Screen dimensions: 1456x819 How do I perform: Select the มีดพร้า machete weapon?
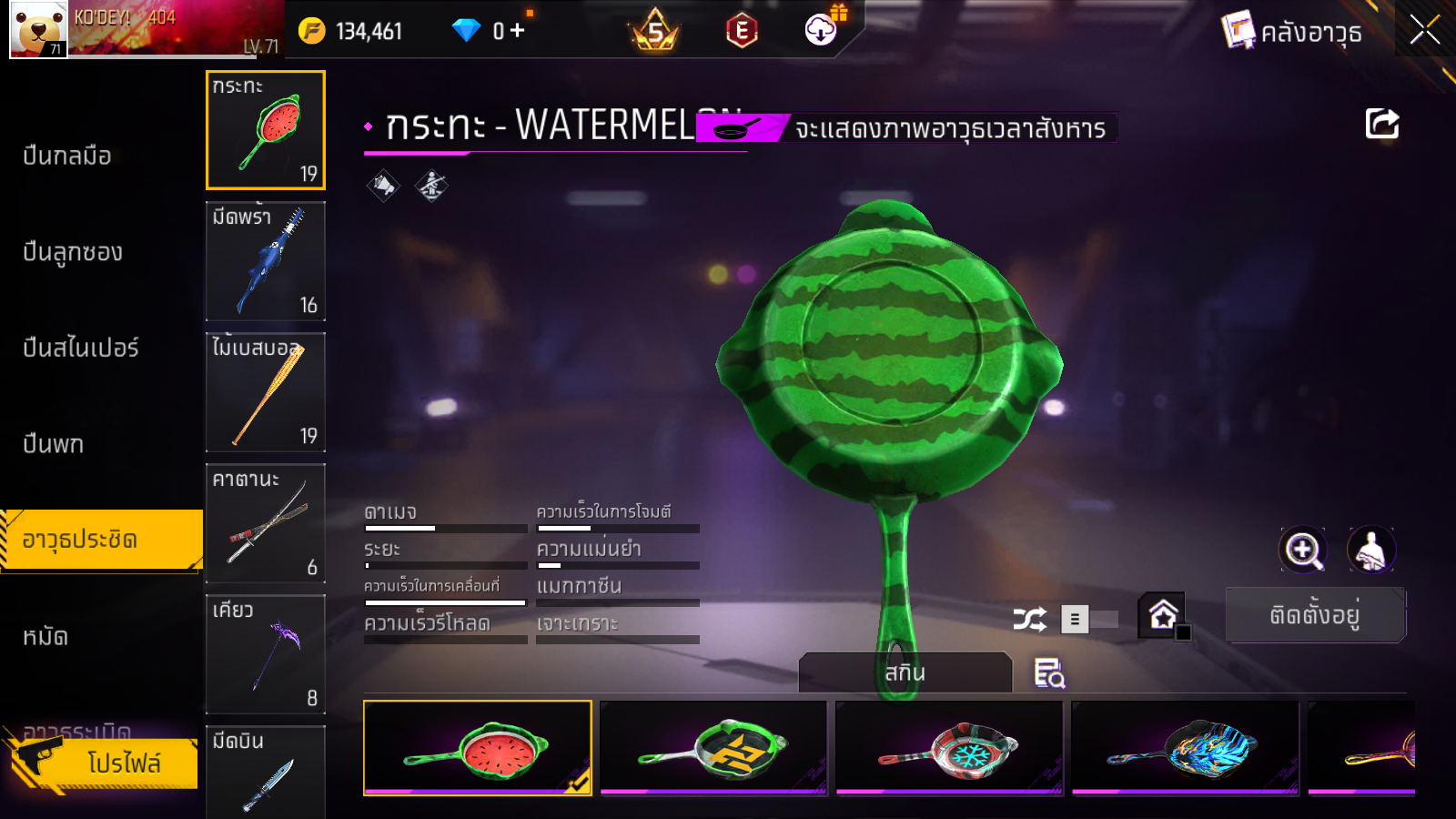(266, 261)
